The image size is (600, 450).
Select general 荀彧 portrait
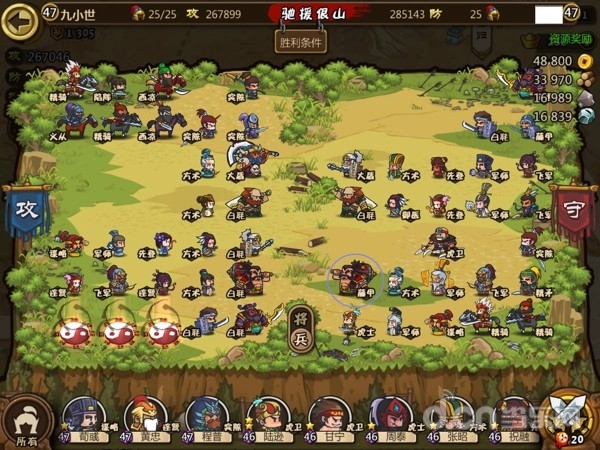click(x=85, y=417)
